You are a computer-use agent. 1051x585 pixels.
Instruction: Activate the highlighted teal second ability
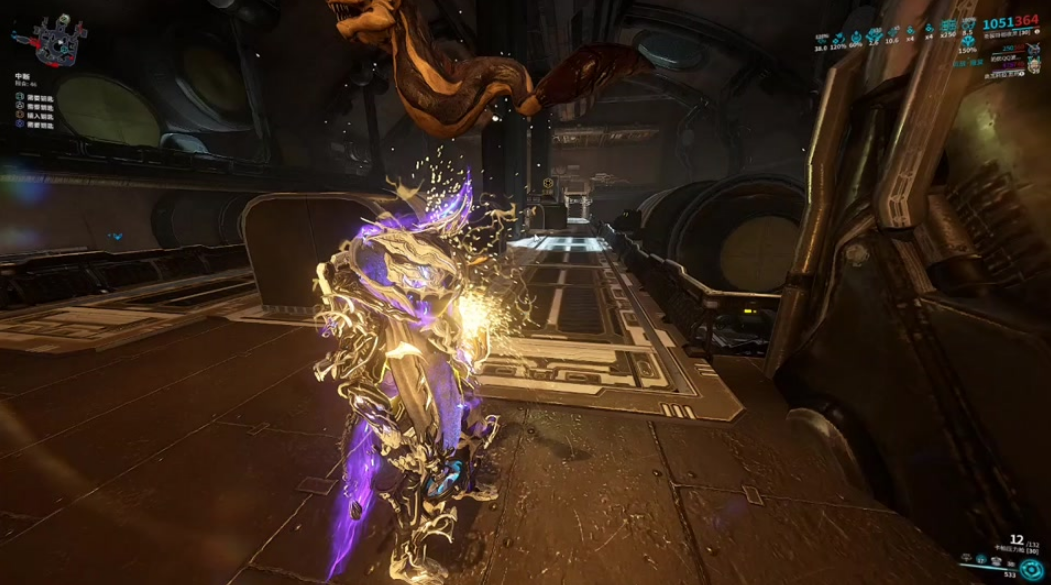tap(981, 561)
